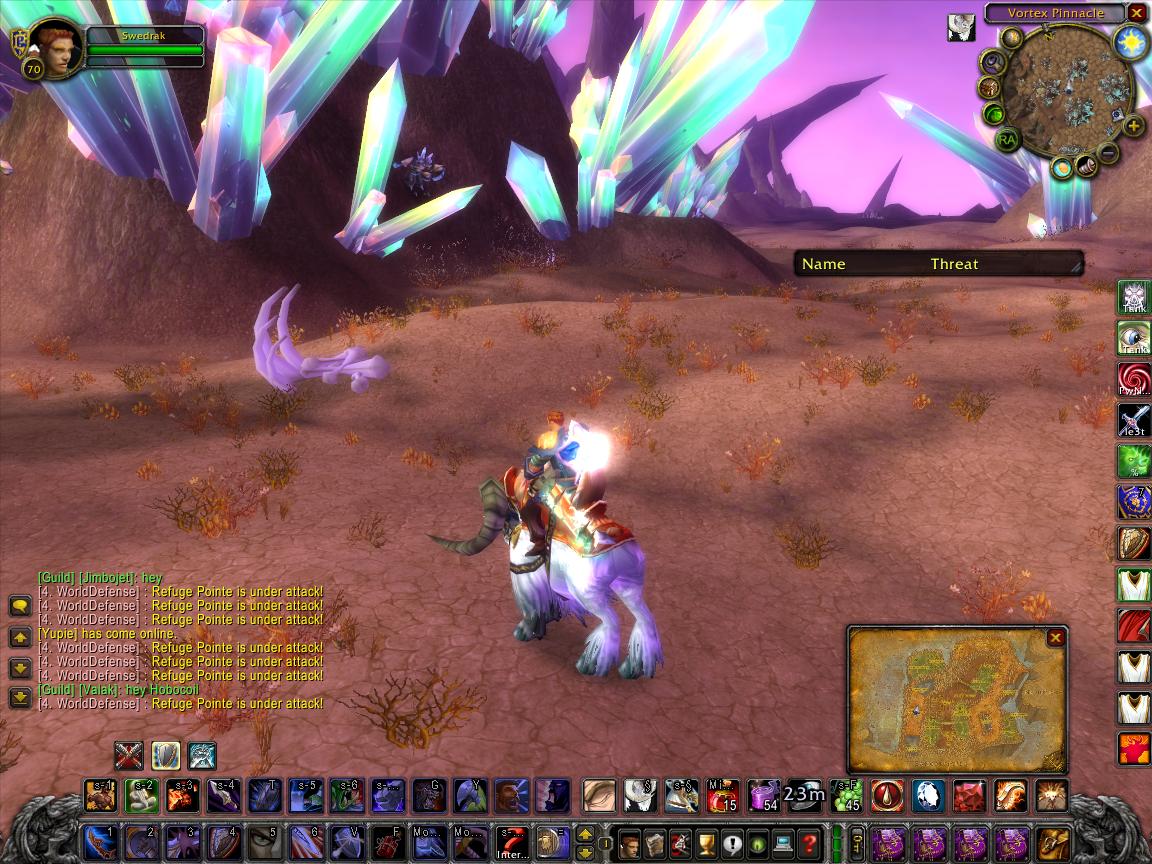Select the crossed swords stance button

pyautogui.click(x=128, y=755)
